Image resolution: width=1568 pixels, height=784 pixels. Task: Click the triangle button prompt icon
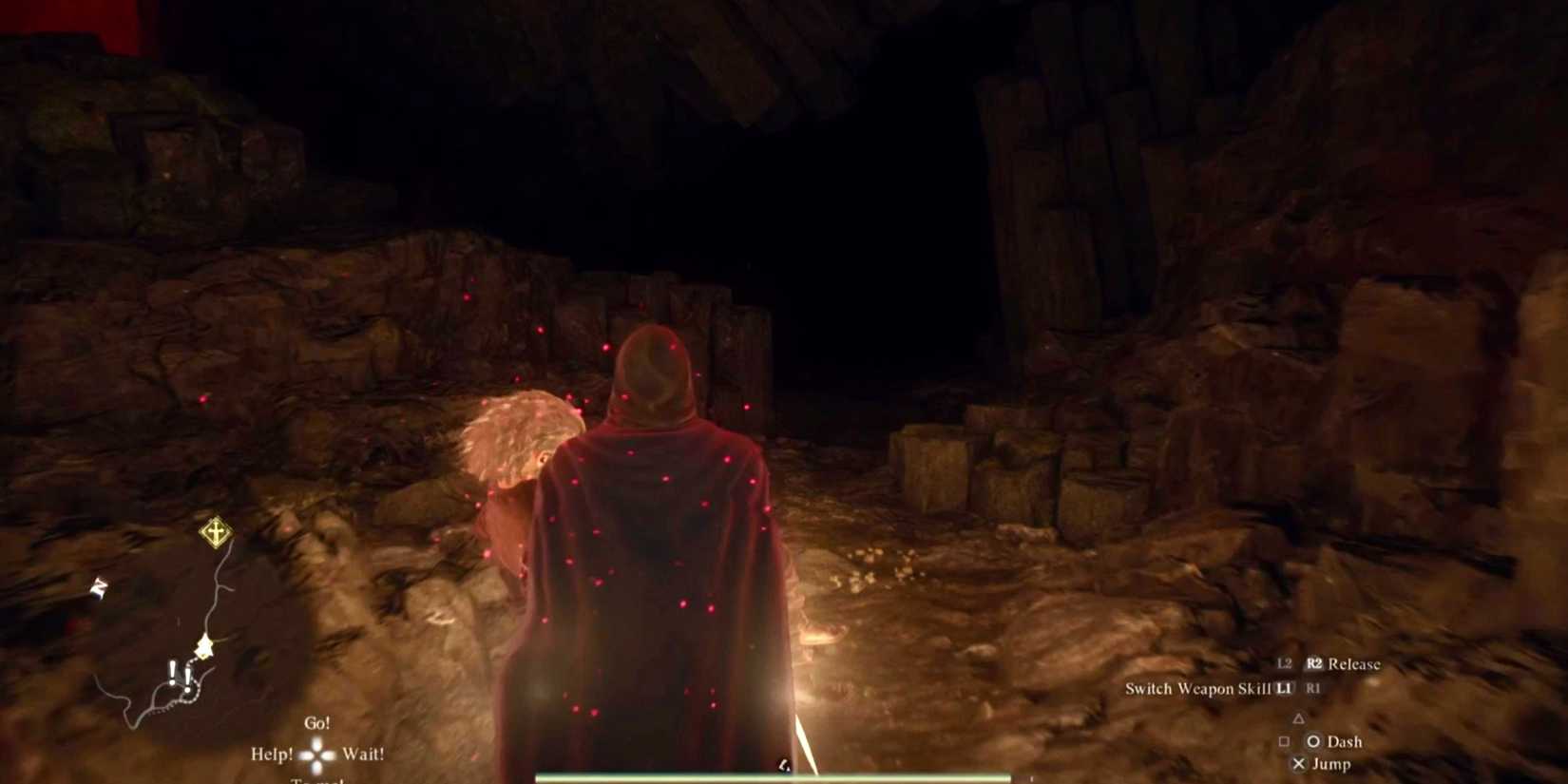point(1298,719)
